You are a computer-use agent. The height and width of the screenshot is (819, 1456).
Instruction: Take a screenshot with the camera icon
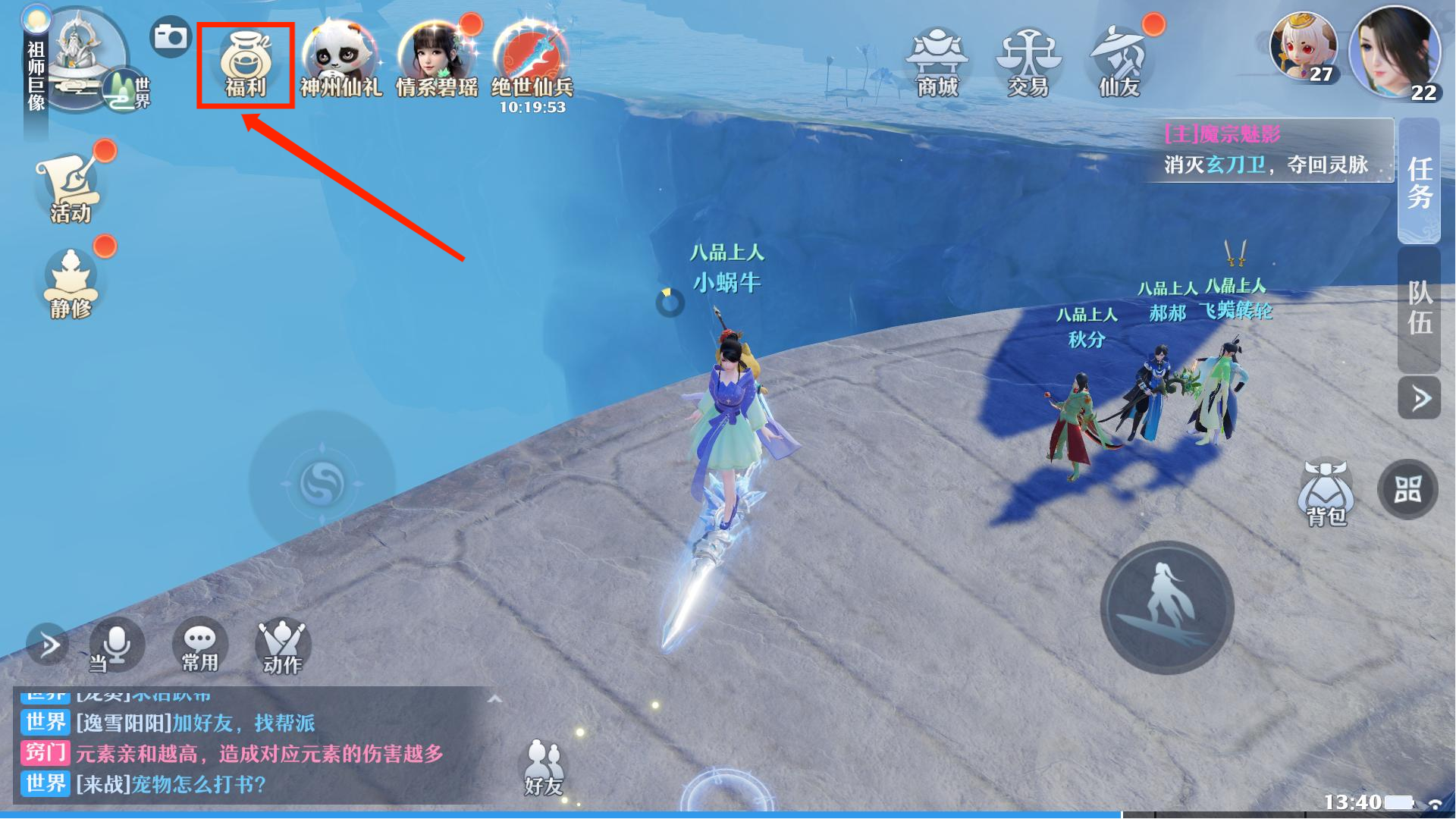(x=170, y=36)
